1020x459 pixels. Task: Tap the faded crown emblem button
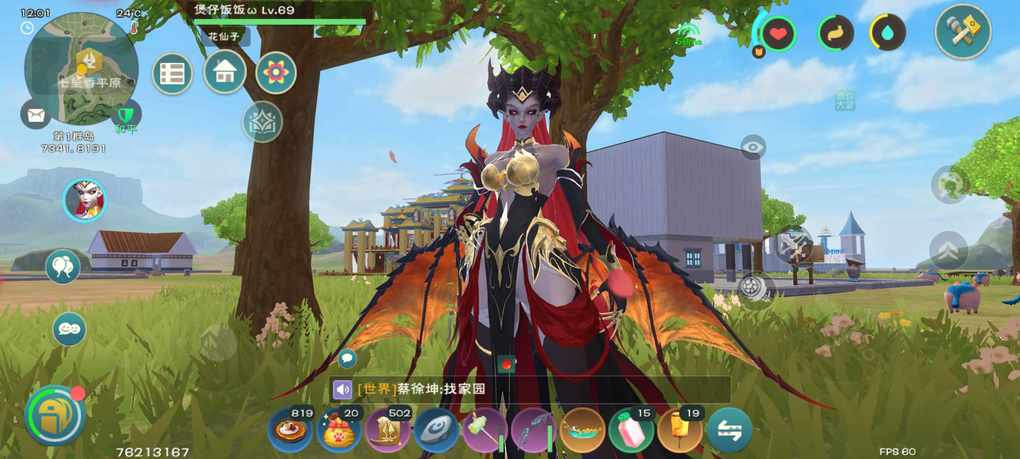click(x=262, y=122)
